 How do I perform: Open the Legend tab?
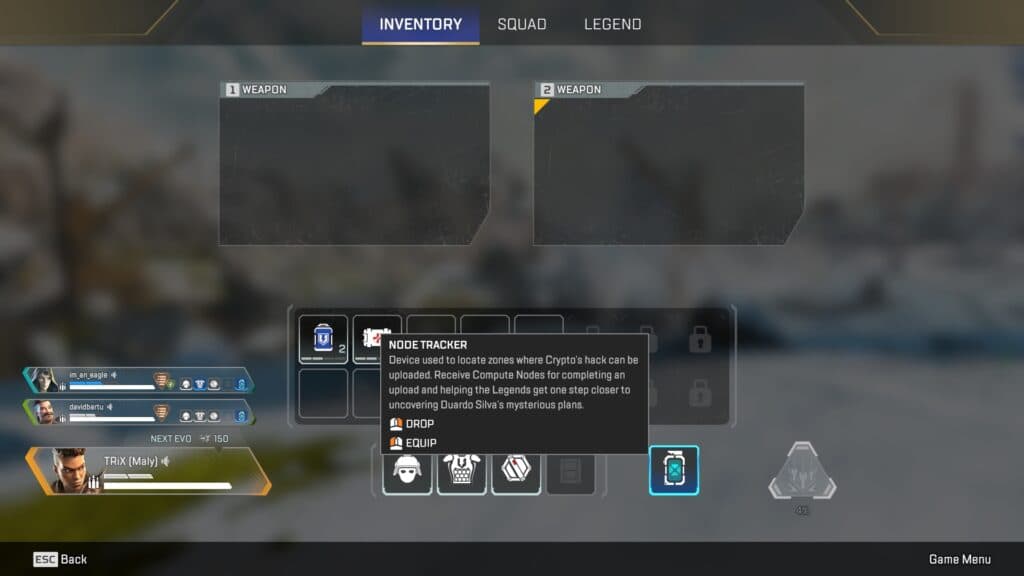[x=612, y=24]
